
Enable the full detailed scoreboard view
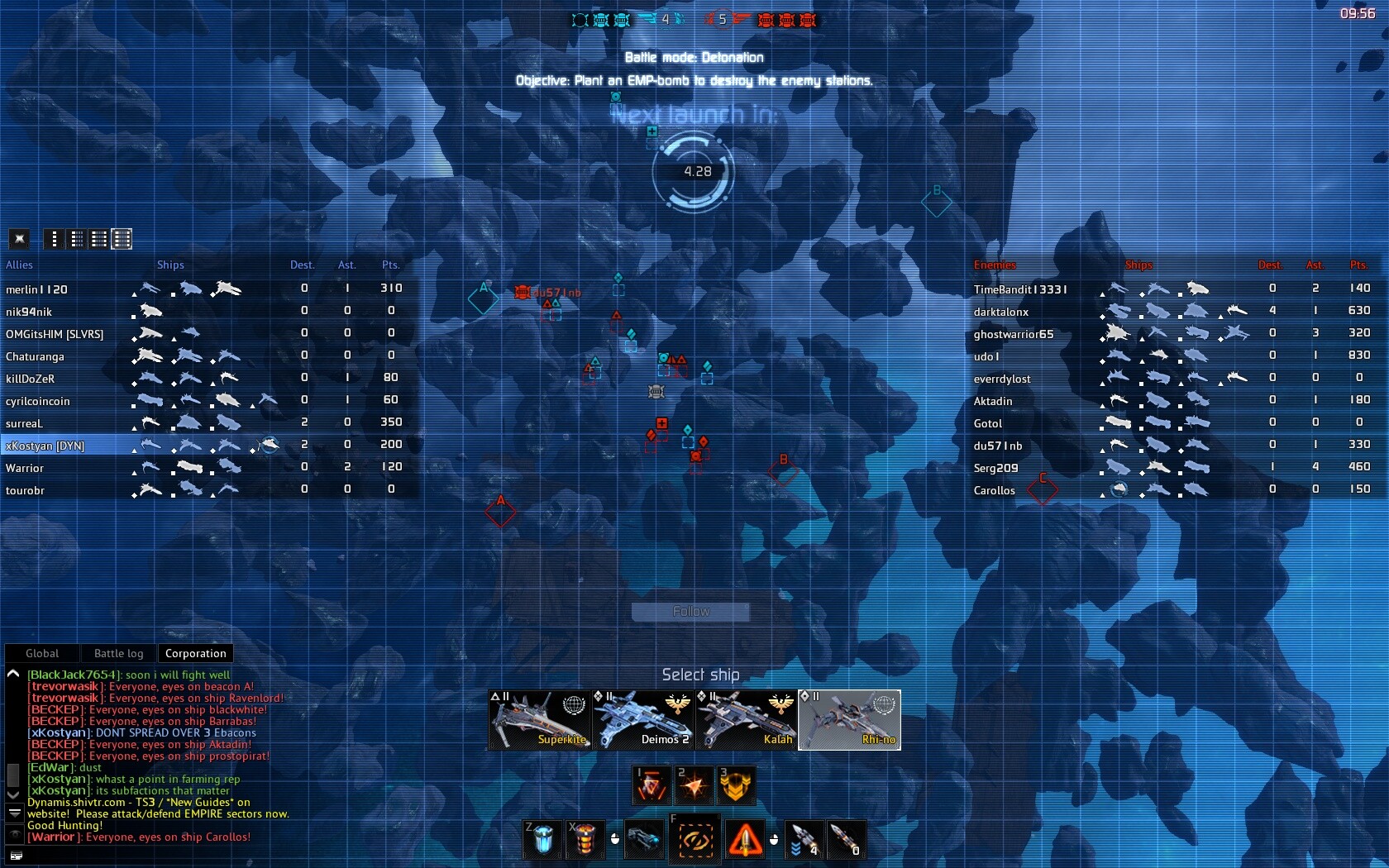tap(121, 240)
